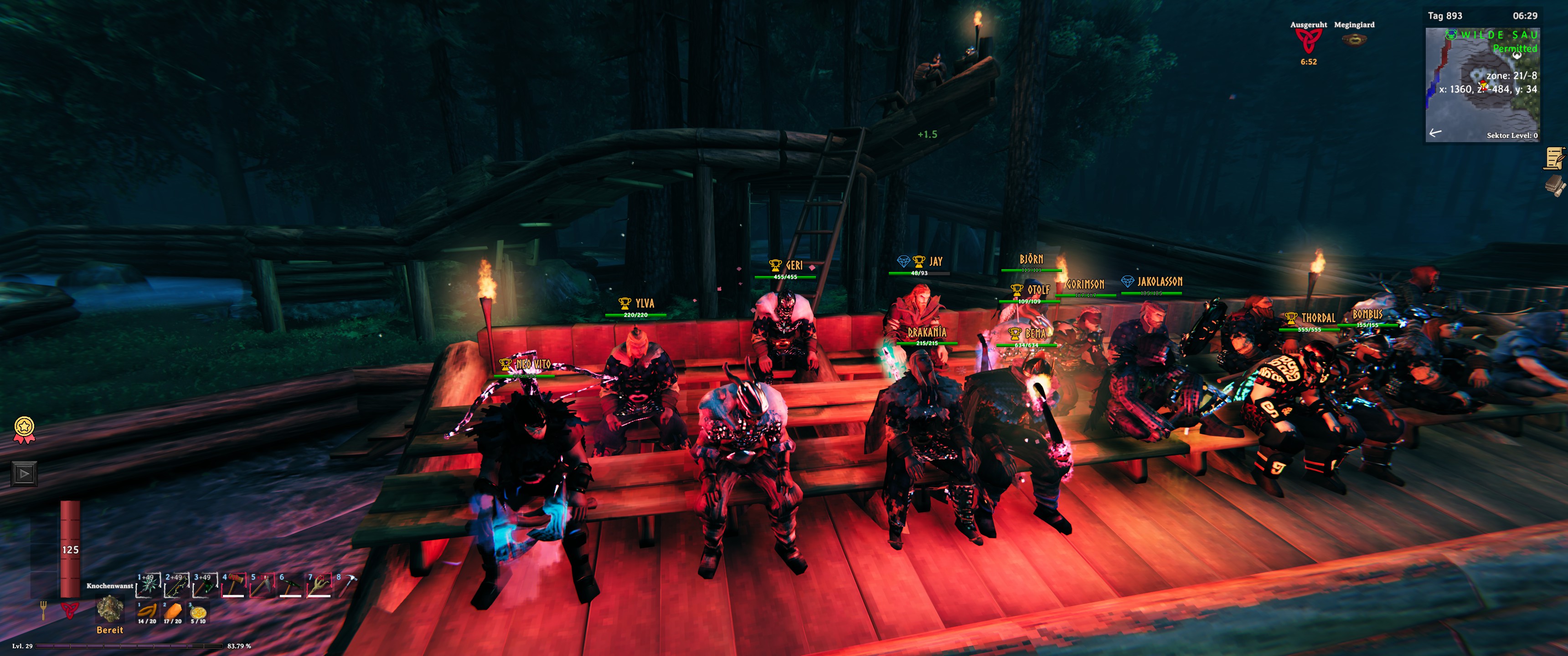
Task: Click the Megingiard belt status icon
Action: [1354, 40]
